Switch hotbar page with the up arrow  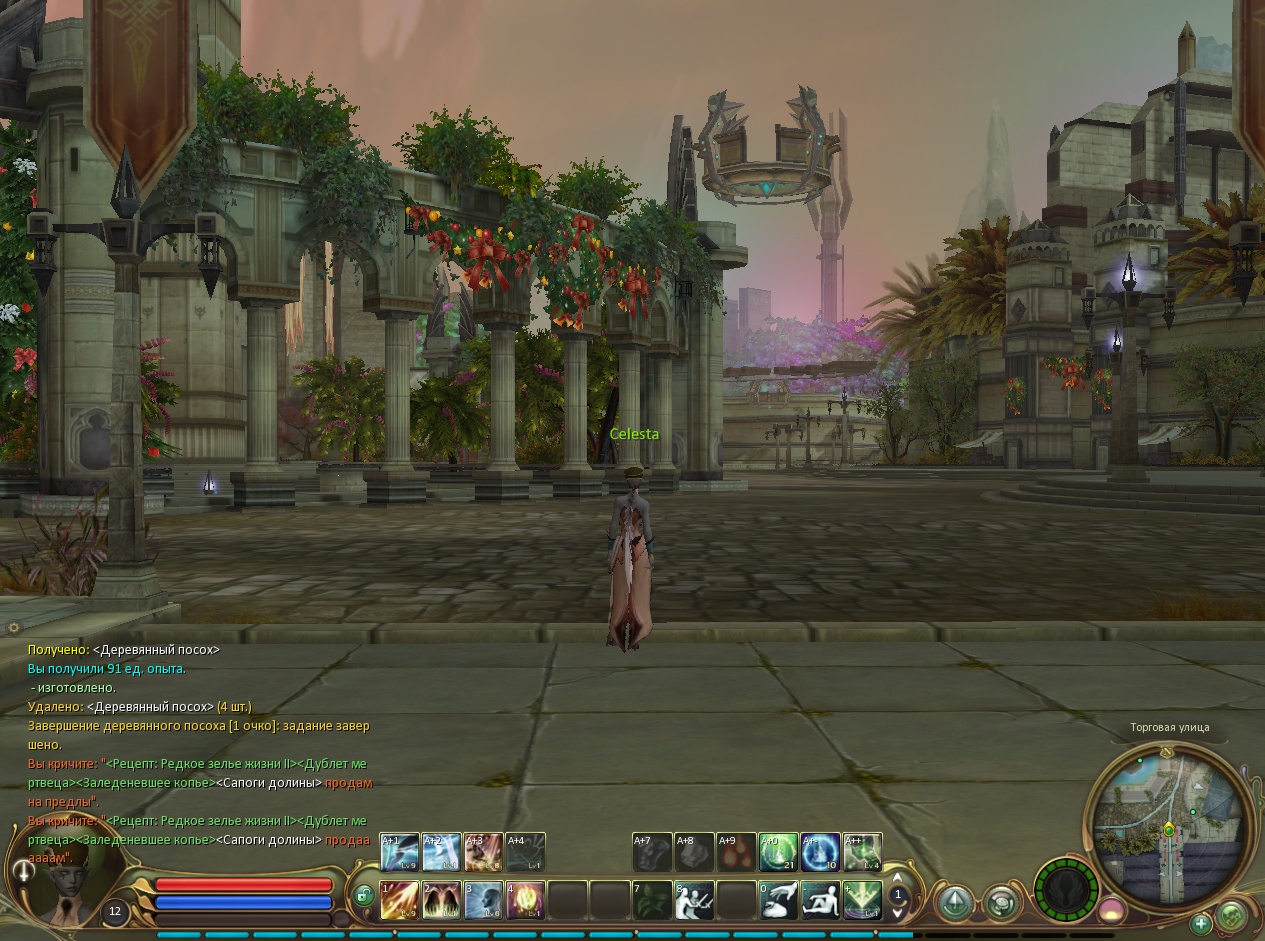tap(898, 877)
